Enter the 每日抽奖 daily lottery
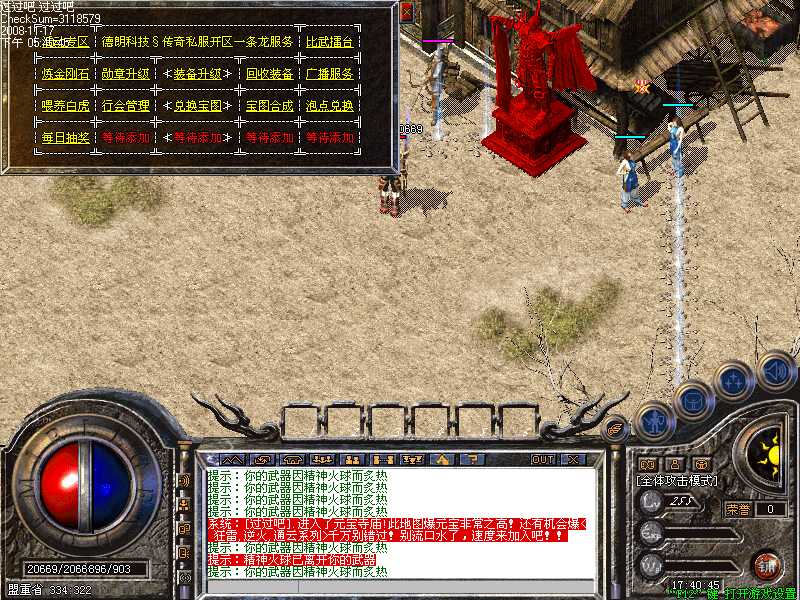The width and height of the screenshot is (800, 600). (65, 138)
